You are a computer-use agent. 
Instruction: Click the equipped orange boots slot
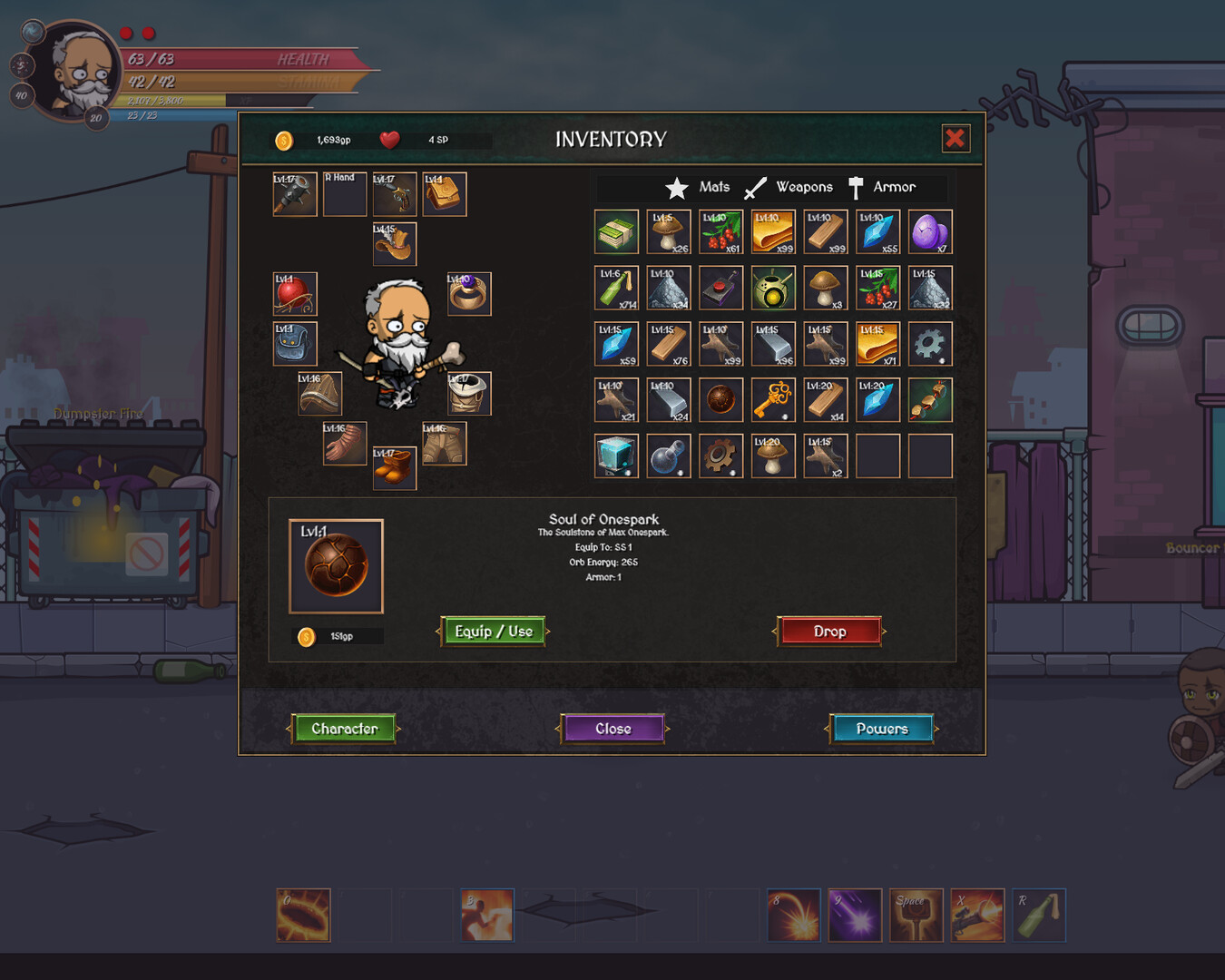click(x=395, y=468)
